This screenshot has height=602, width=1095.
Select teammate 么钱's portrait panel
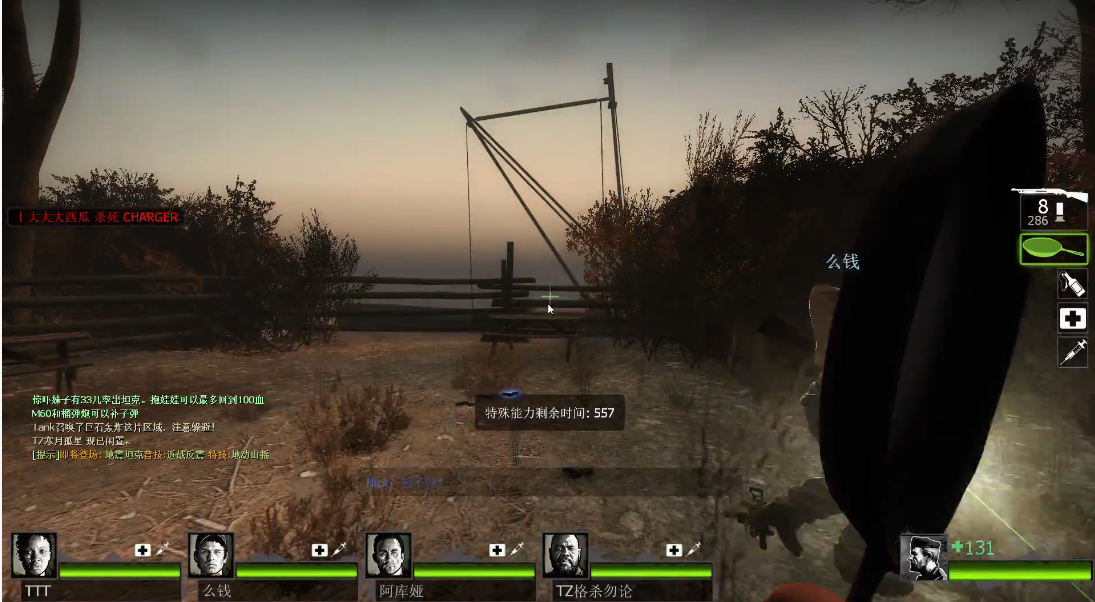point(211,555)
